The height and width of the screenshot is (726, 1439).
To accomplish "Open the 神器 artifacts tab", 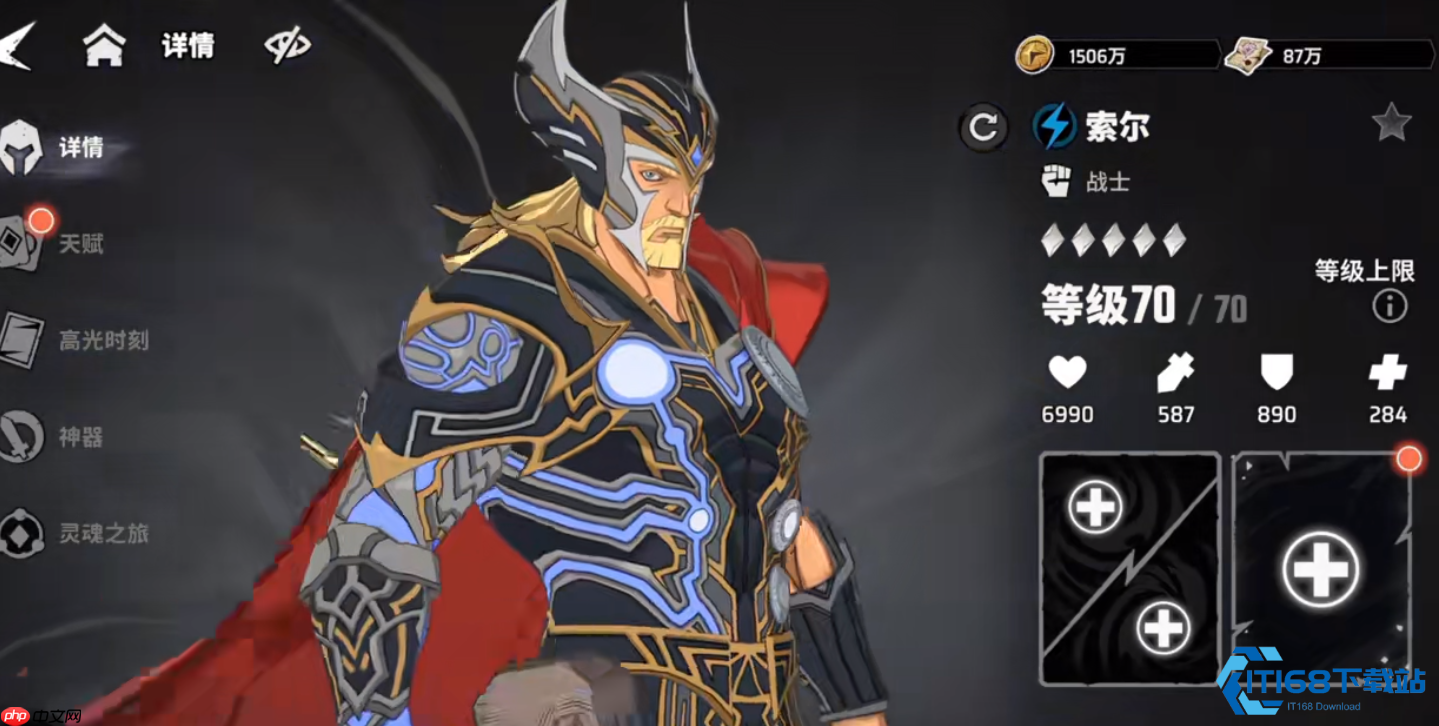I will coord(55,437).
